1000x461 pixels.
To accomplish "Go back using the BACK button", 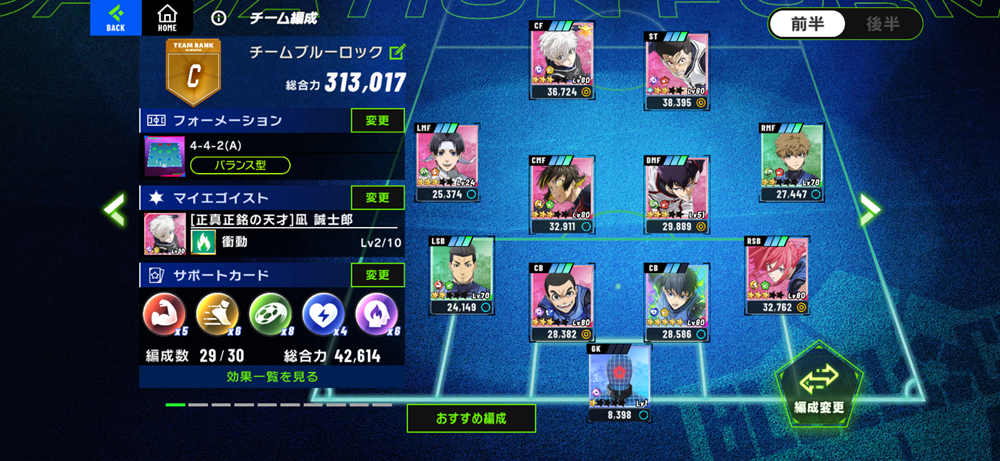I will point(116,17).
